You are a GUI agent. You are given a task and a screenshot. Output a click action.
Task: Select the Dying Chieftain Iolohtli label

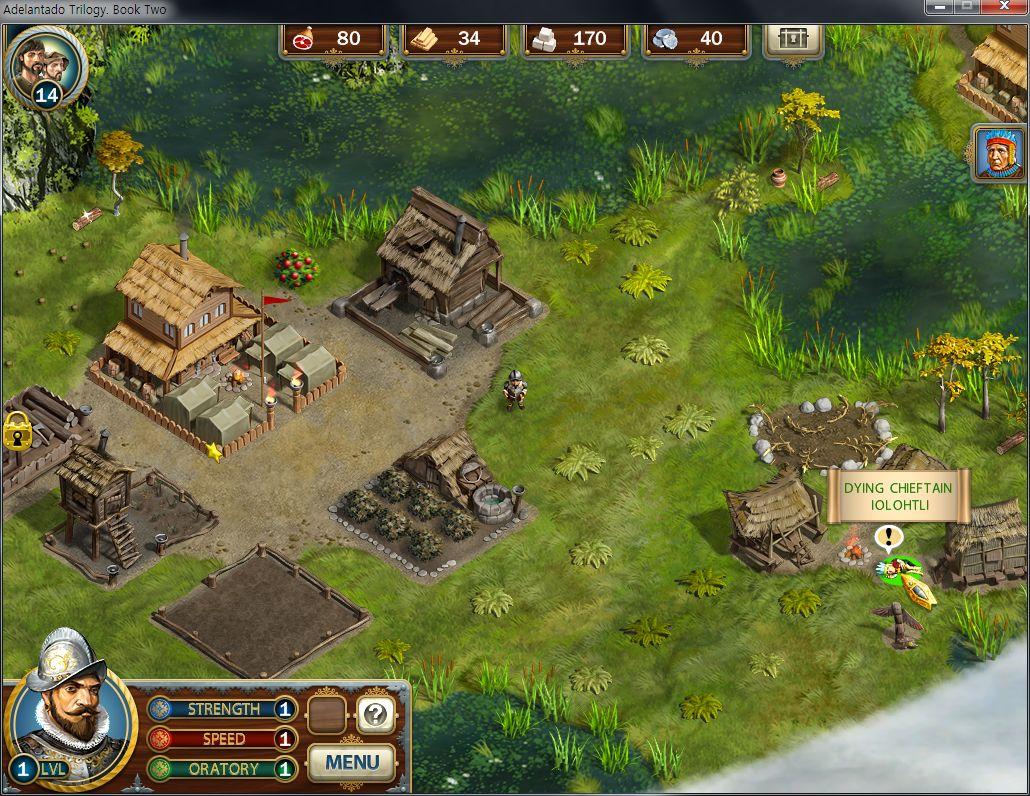pos(897,496)
